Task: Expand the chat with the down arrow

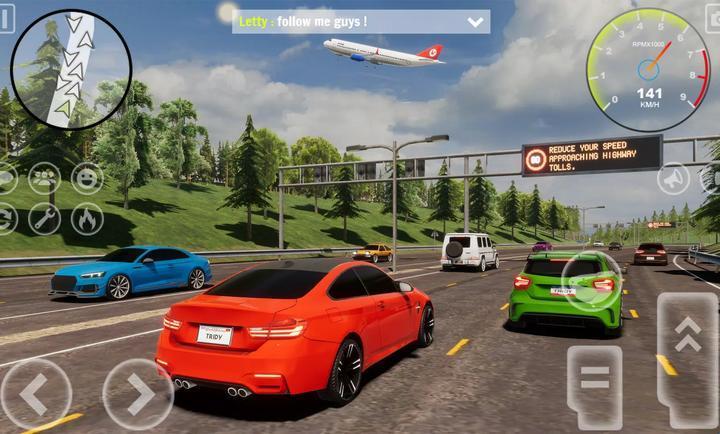Action: pyautogui.click(x=475, y=21)
